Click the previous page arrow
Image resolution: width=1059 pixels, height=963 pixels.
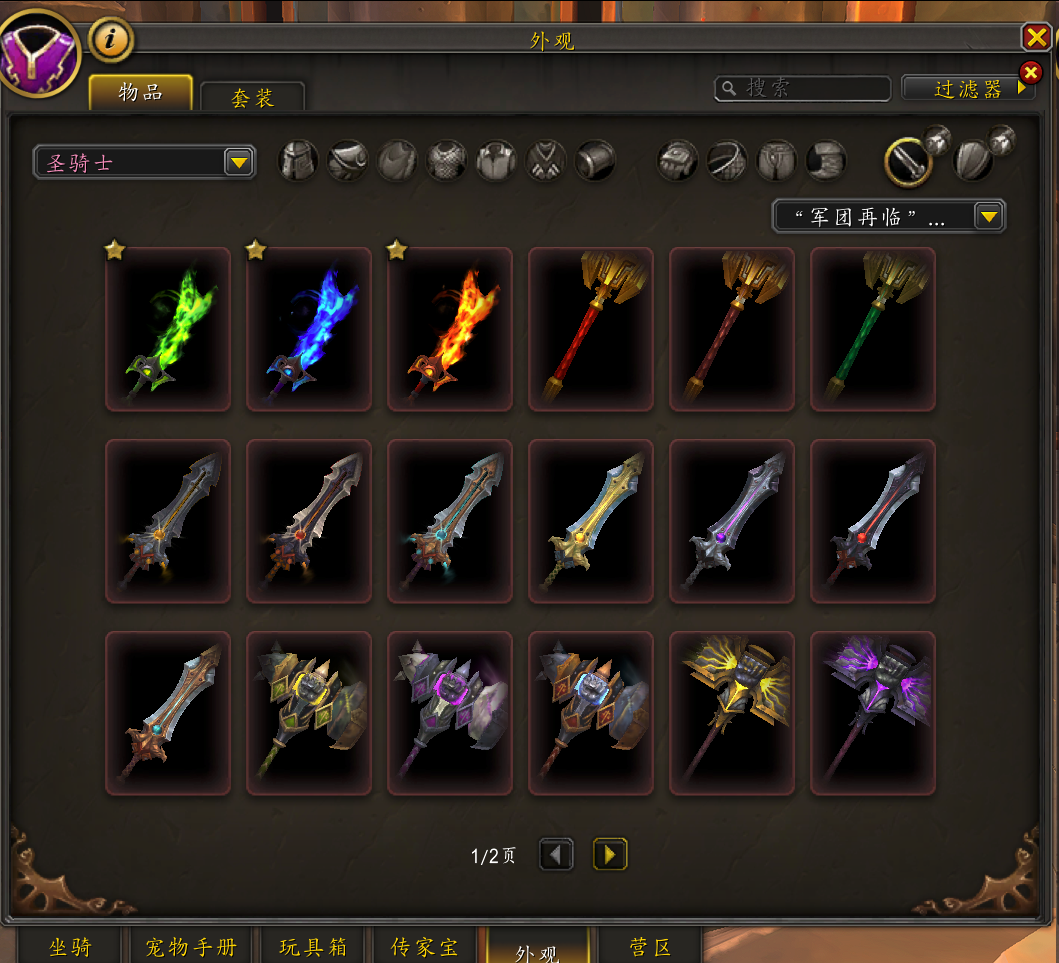coord(556,854)
